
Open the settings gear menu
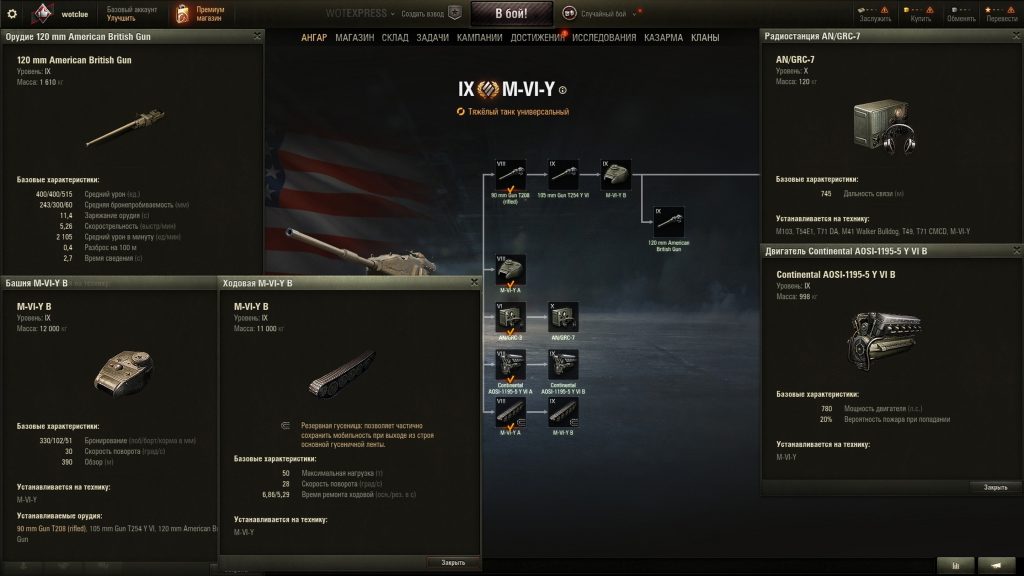(x=12, y=13)
